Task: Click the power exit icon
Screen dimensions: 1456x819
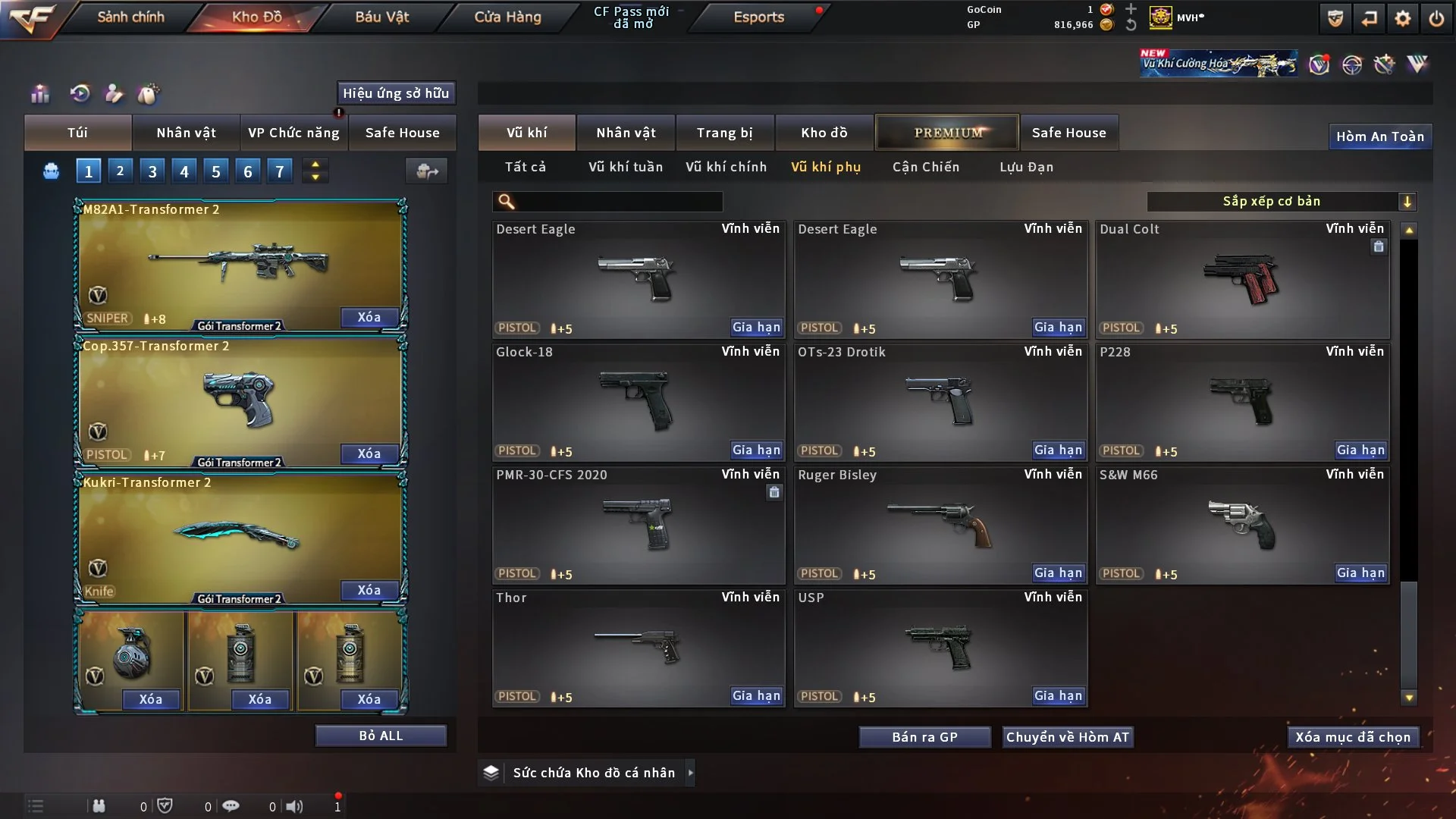Action: click(1436, 18)
